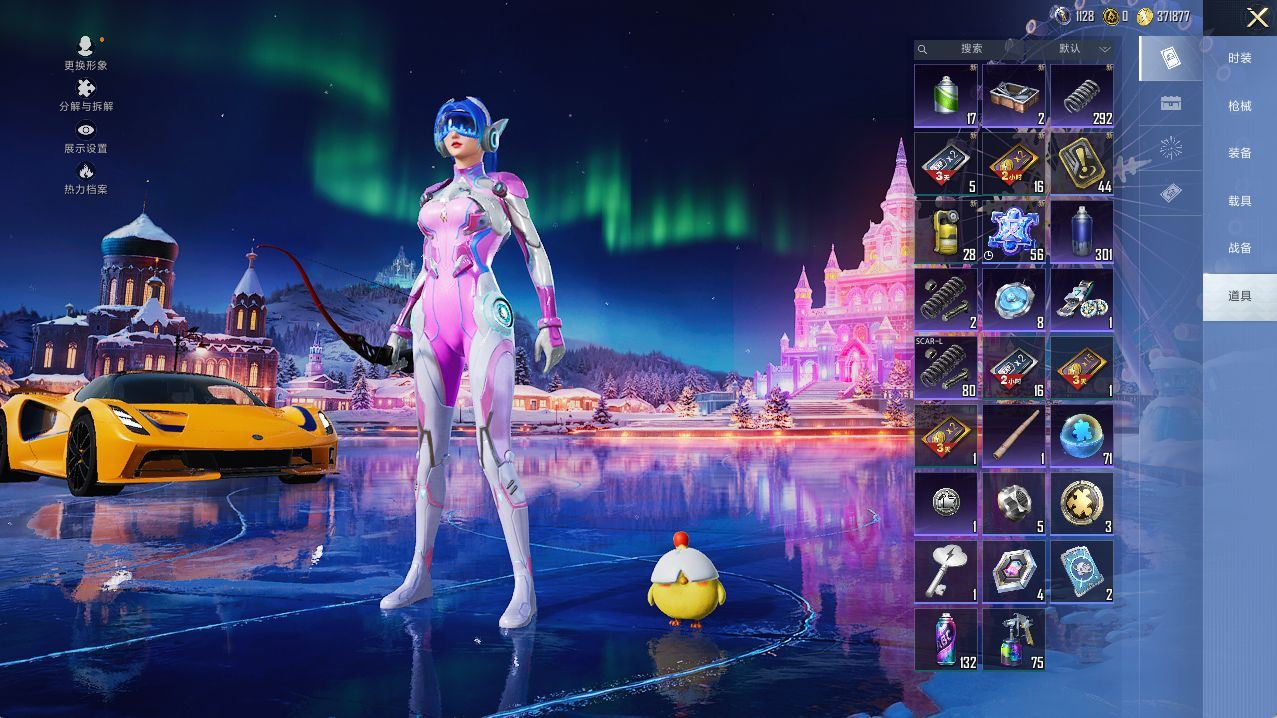Select the blue puzzle-piece orb item
Screen dimensions: 1277x718
1081,435
